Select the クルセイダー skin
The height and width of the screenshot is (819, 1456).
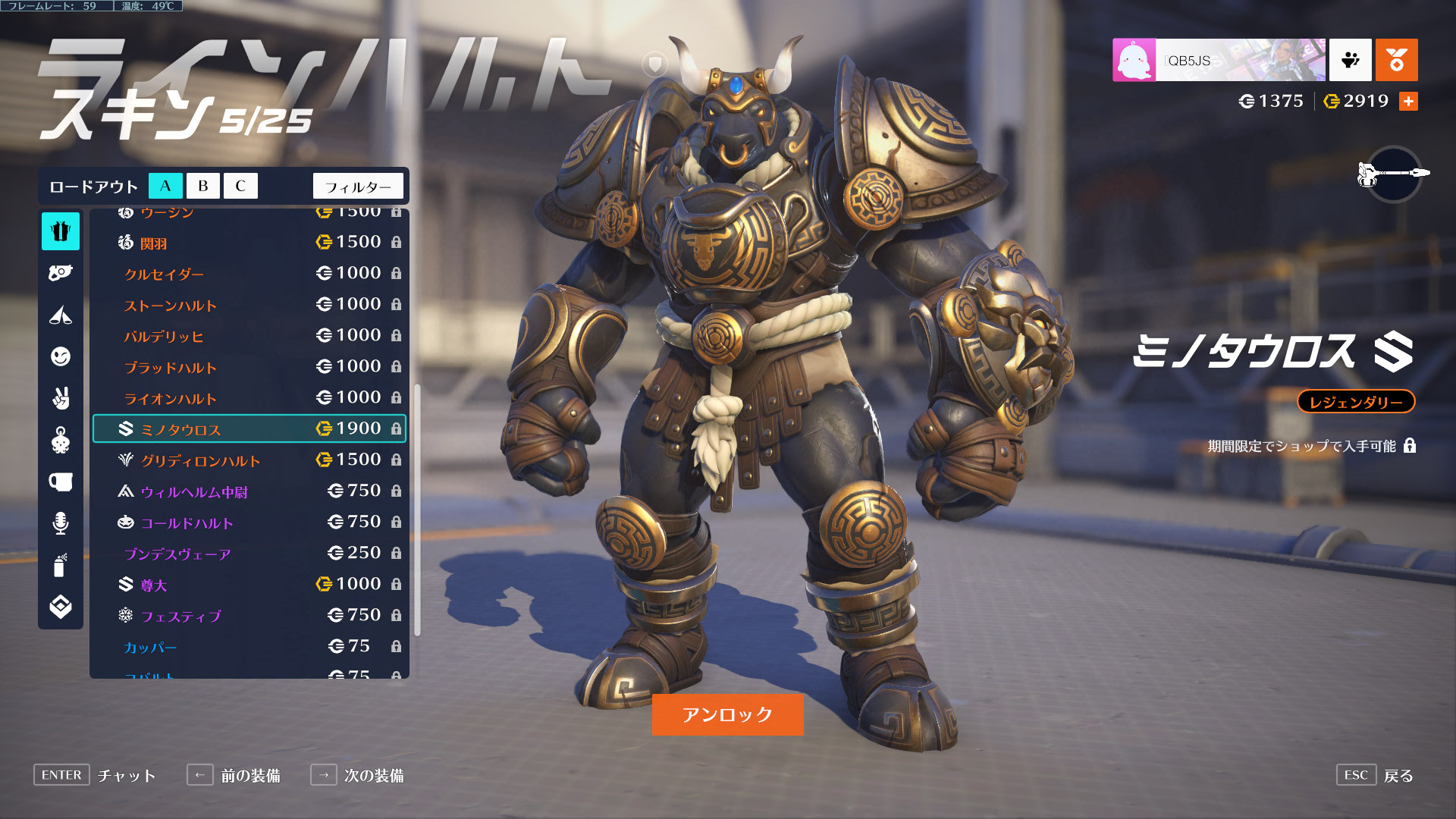(x=249, y=274)
